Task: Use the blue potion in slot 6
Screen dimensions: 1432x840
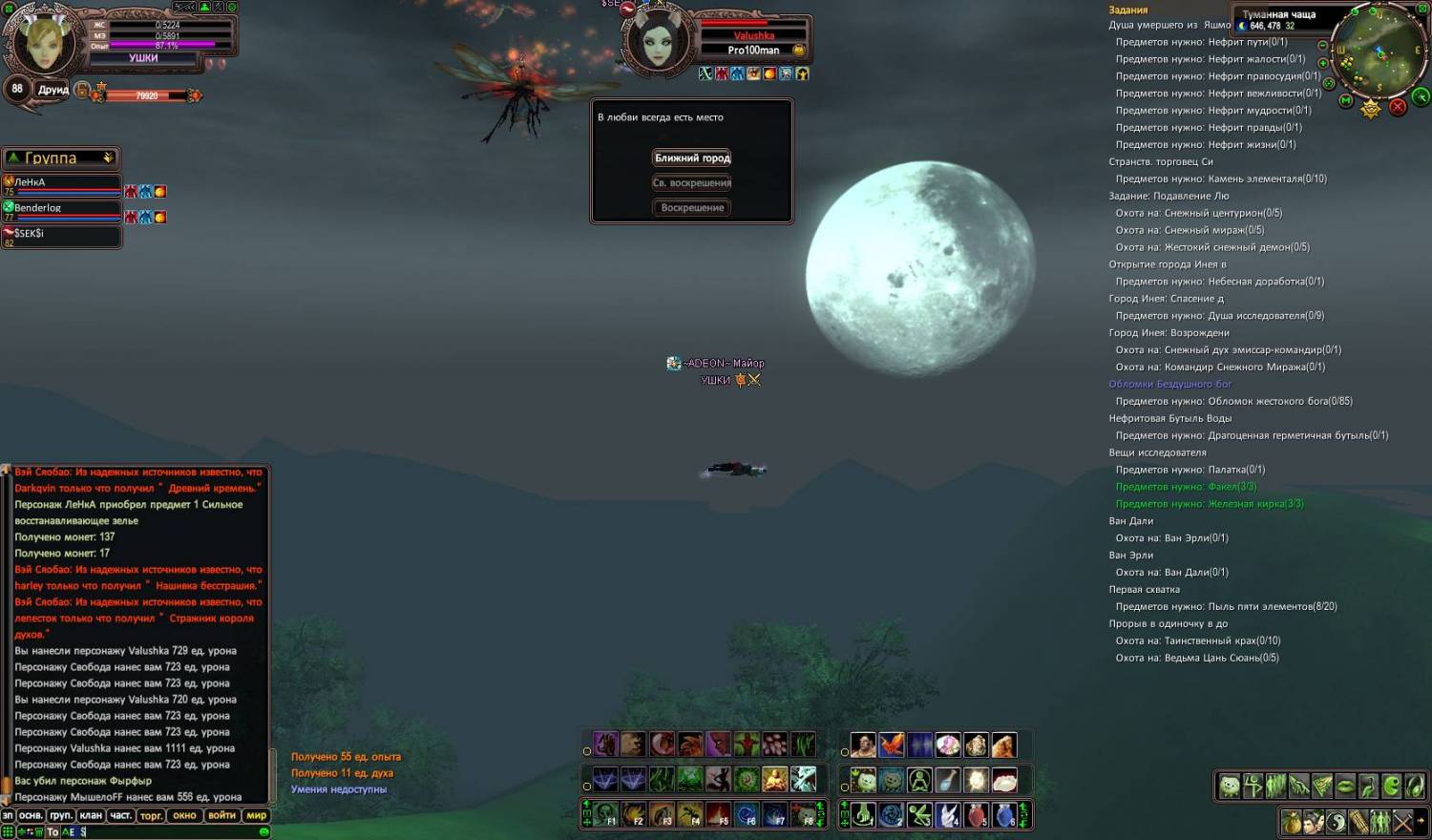Action: coord(1004,815)
